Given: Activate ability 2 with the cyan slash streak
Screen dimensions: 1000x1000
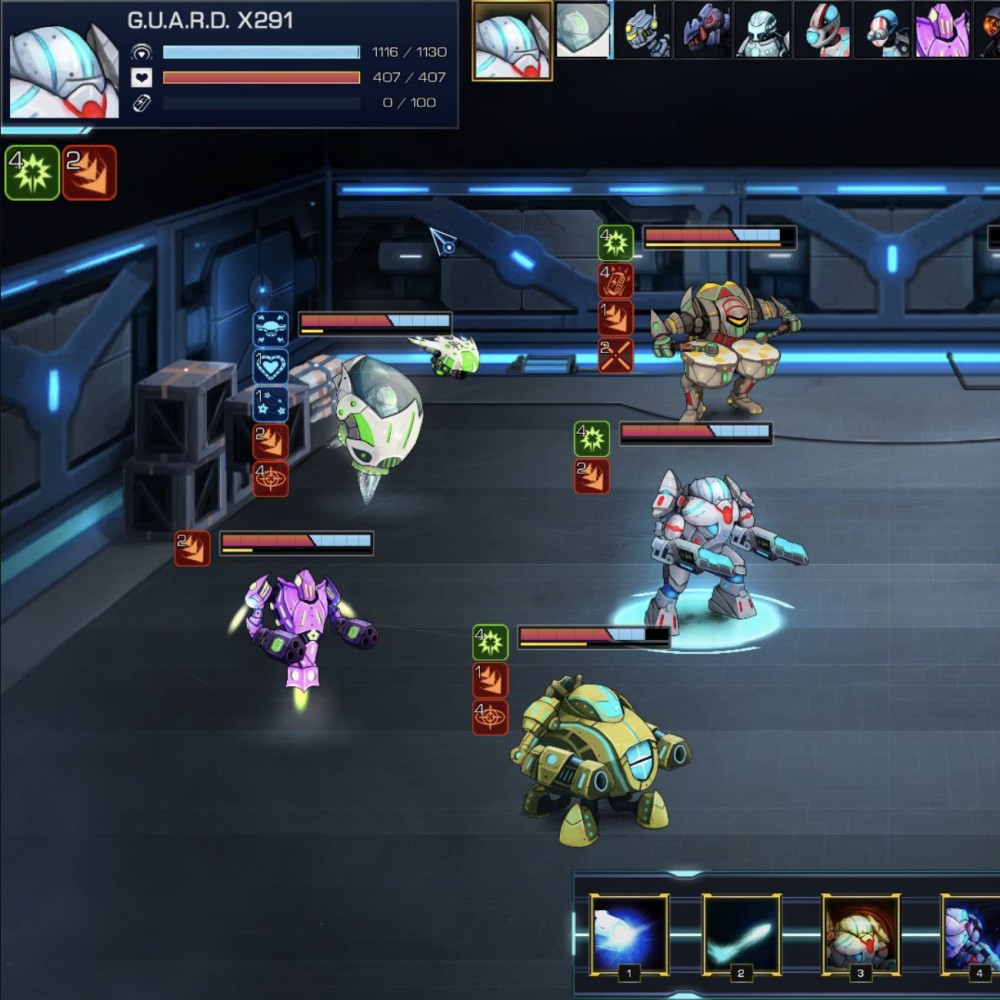Looking at the screenshot, I should [x=741, y=935].
